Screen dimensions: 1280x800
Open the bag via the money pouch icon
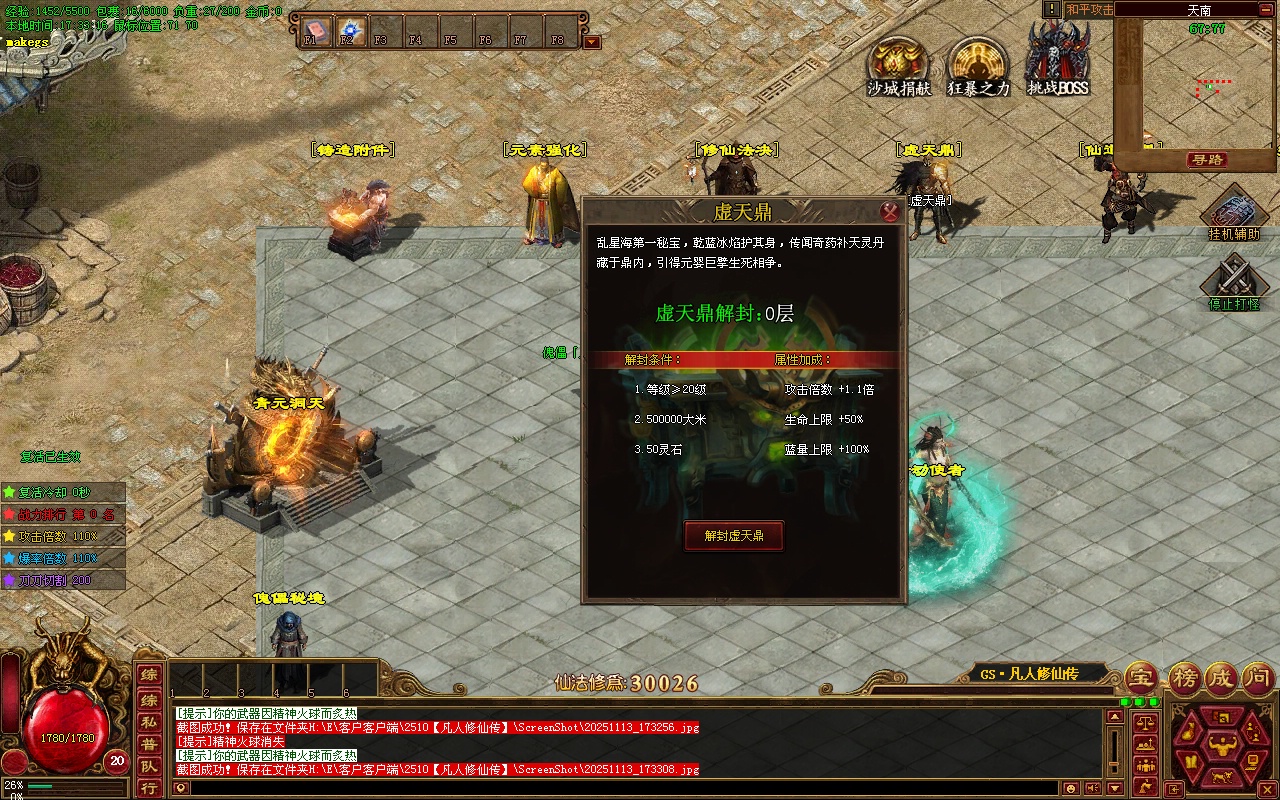pyautogui.click(x=1190, y=733)
